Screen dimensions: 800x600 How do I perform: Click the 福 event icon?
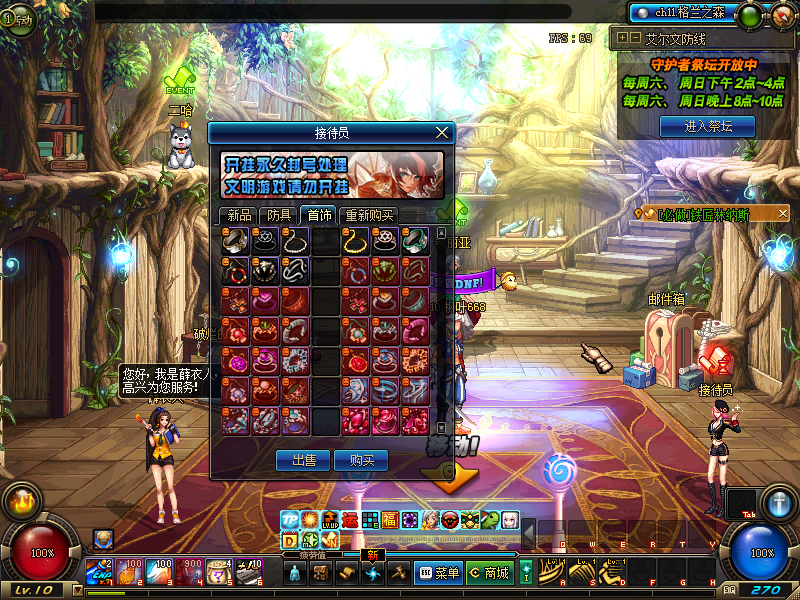coord(389,520)
